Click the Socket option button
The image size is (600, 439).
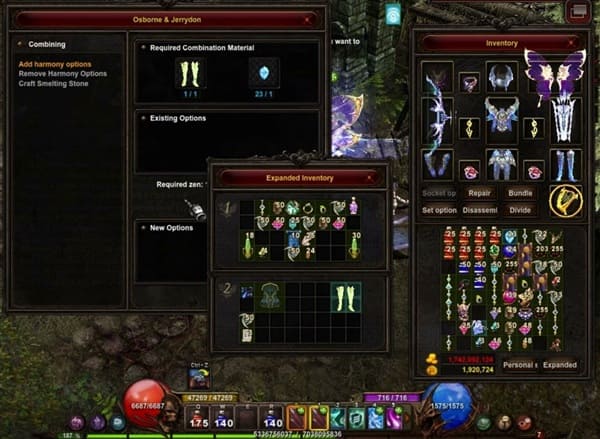(x=440, y=191)
